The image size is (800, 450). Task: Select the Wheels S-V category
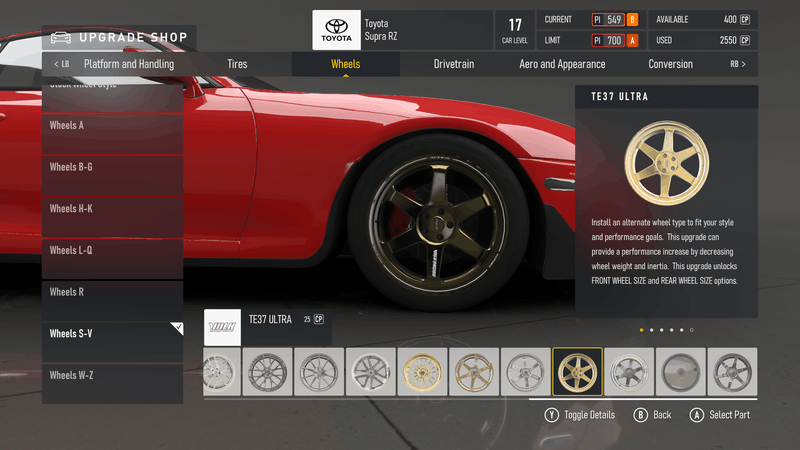coord(112,333)
